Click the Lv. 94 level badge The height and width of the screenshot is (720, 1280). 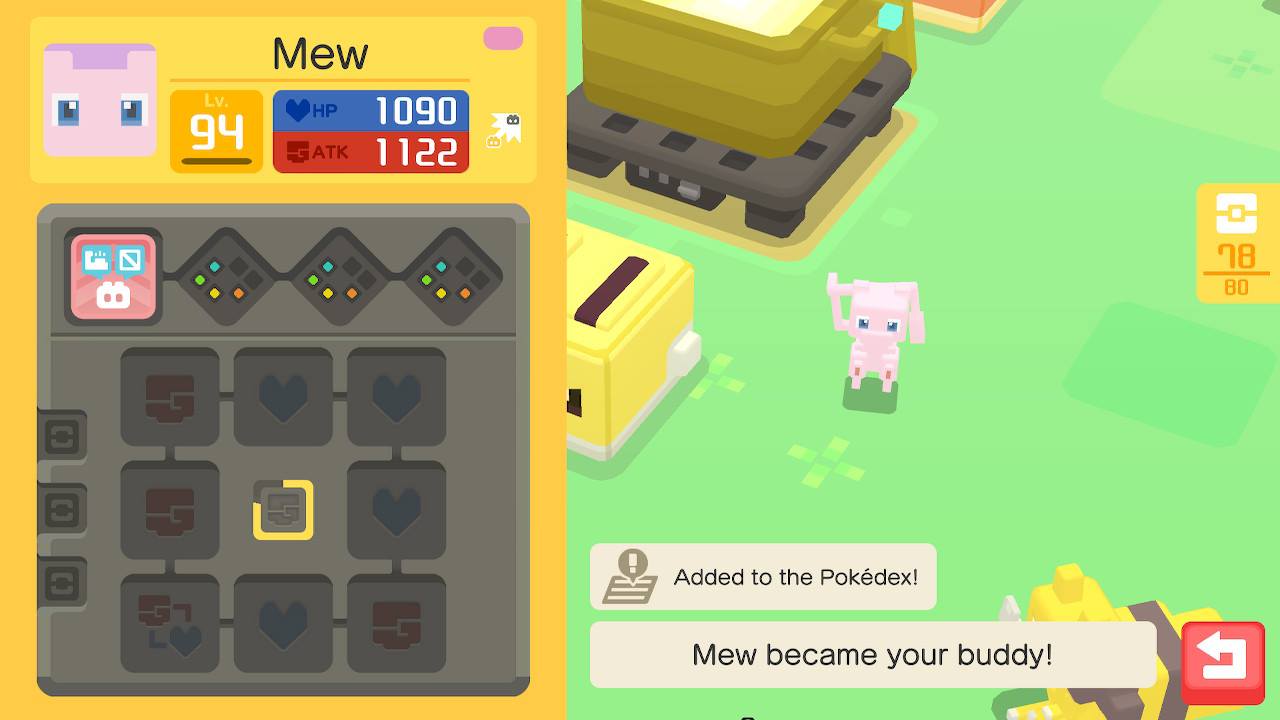click(x=216, y=131)
